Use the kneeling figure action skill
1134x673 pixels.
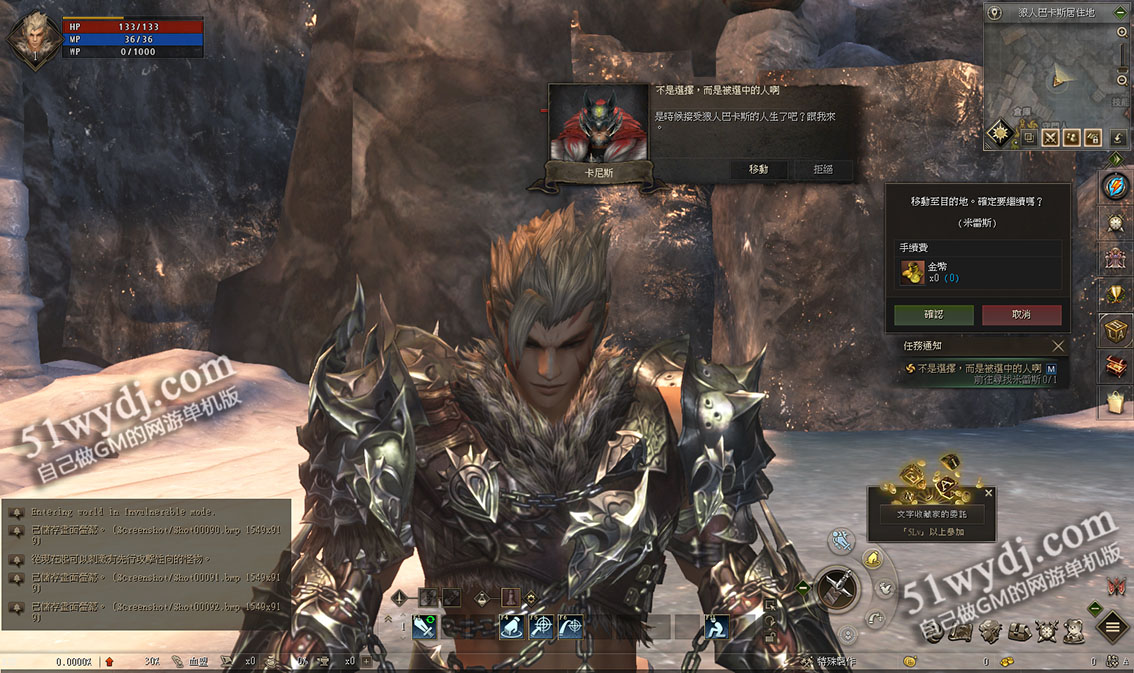(x=716, y=627)
